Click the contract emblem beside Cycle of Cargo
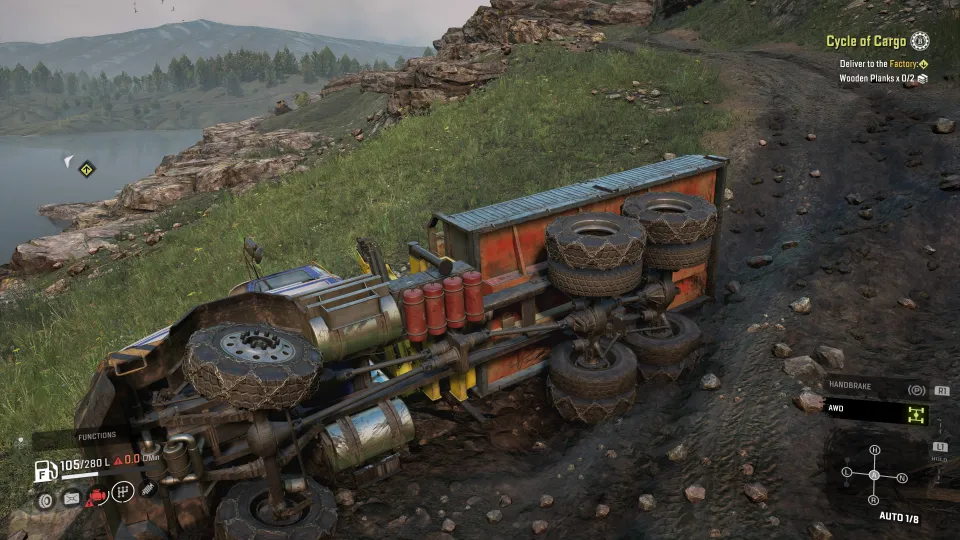The height and width of the screenshot is (540, 960). click(920, 41)
